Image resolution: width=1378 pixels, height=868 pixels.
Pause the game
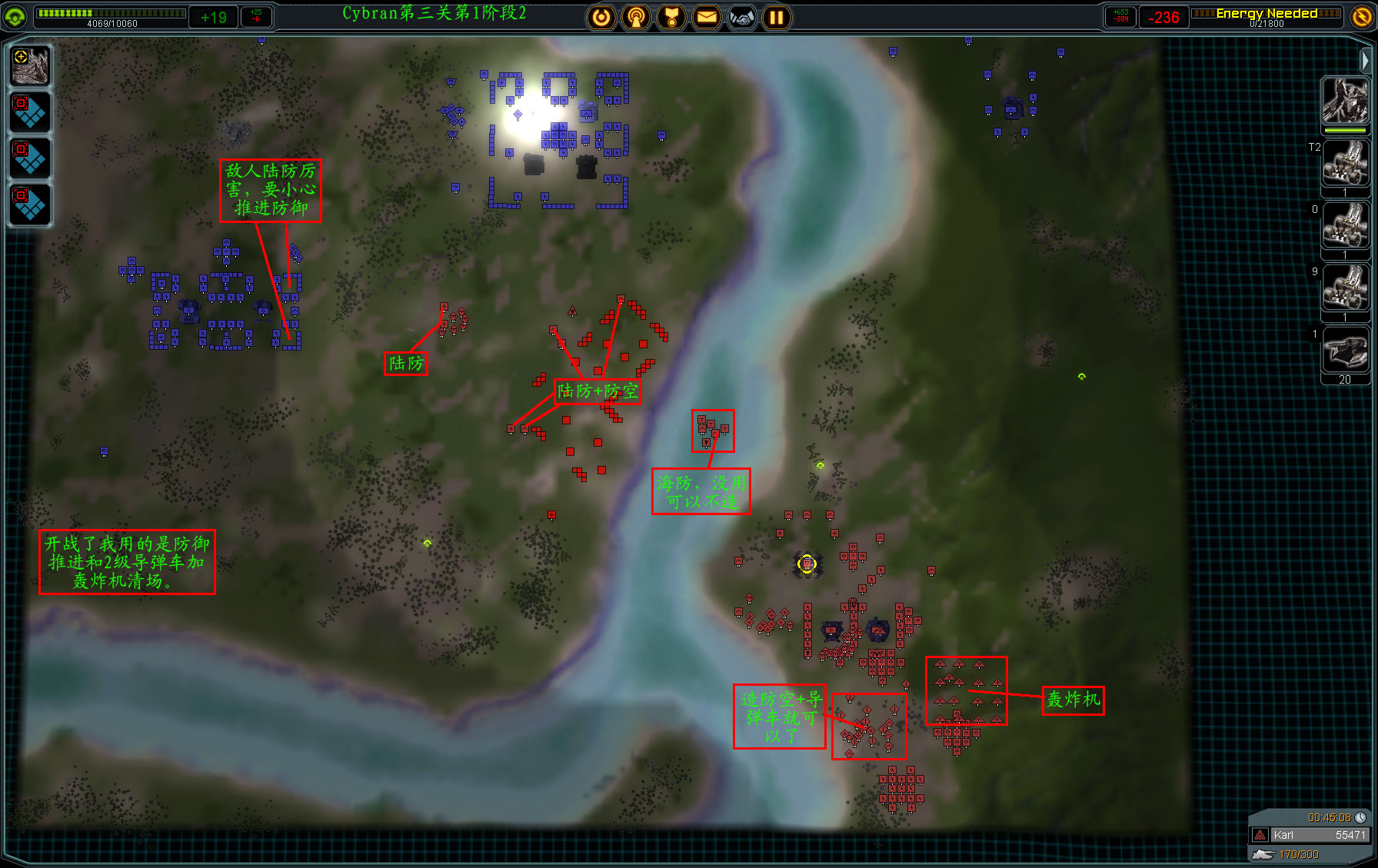coord(777,17)
